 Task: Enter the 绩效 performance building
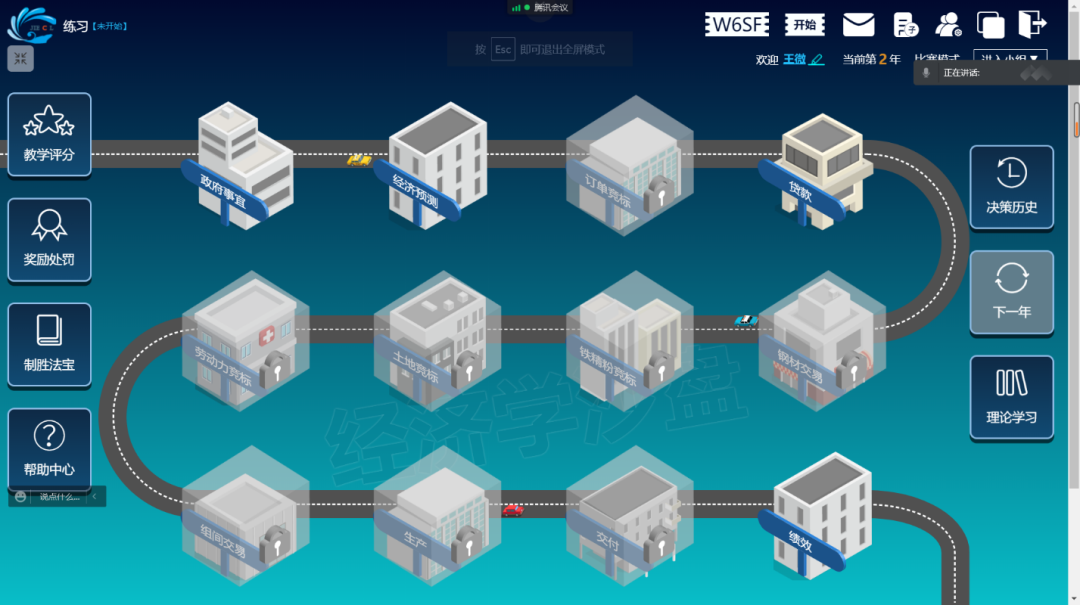(817, 515)
